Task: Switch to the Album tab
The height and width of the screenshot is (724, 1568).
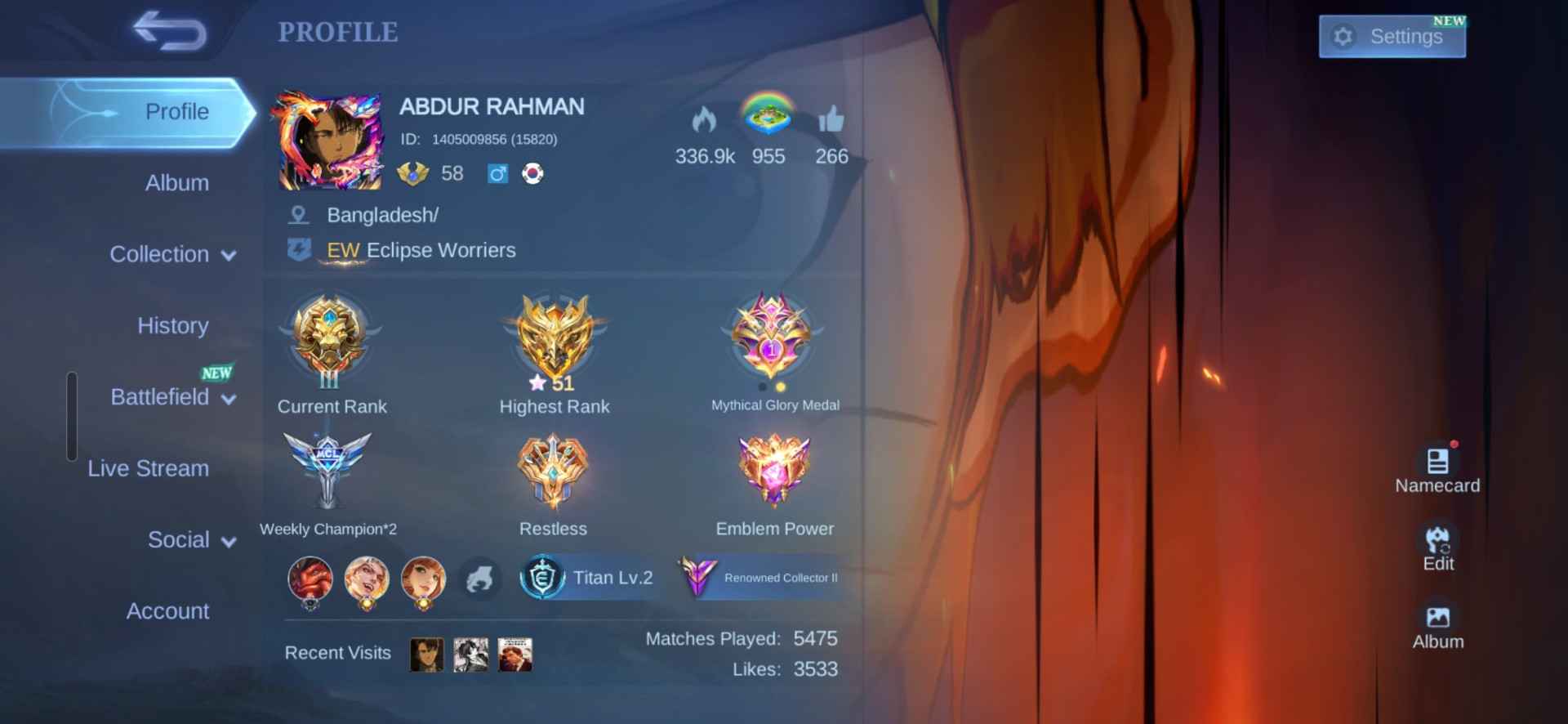Action: coord(176,183)
